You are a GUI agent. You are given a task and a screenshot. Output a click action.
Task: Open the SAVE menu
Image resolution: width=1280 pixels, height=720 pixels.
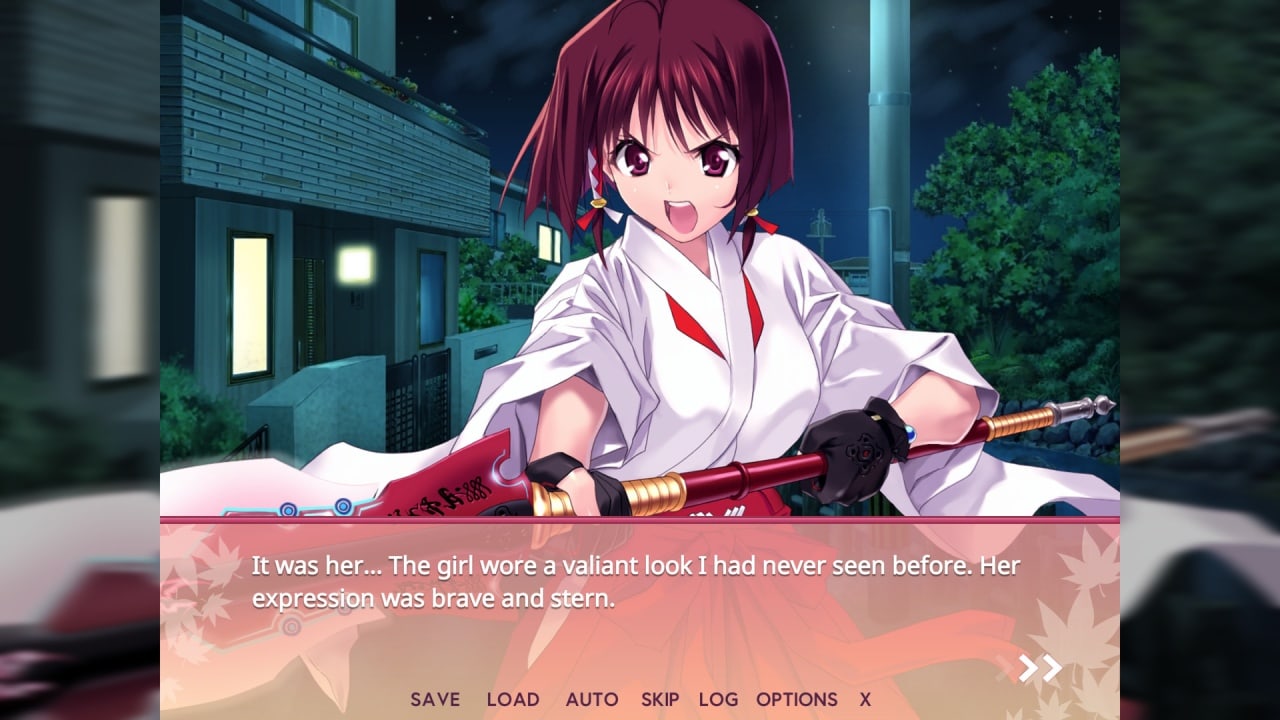pos(435,700)
